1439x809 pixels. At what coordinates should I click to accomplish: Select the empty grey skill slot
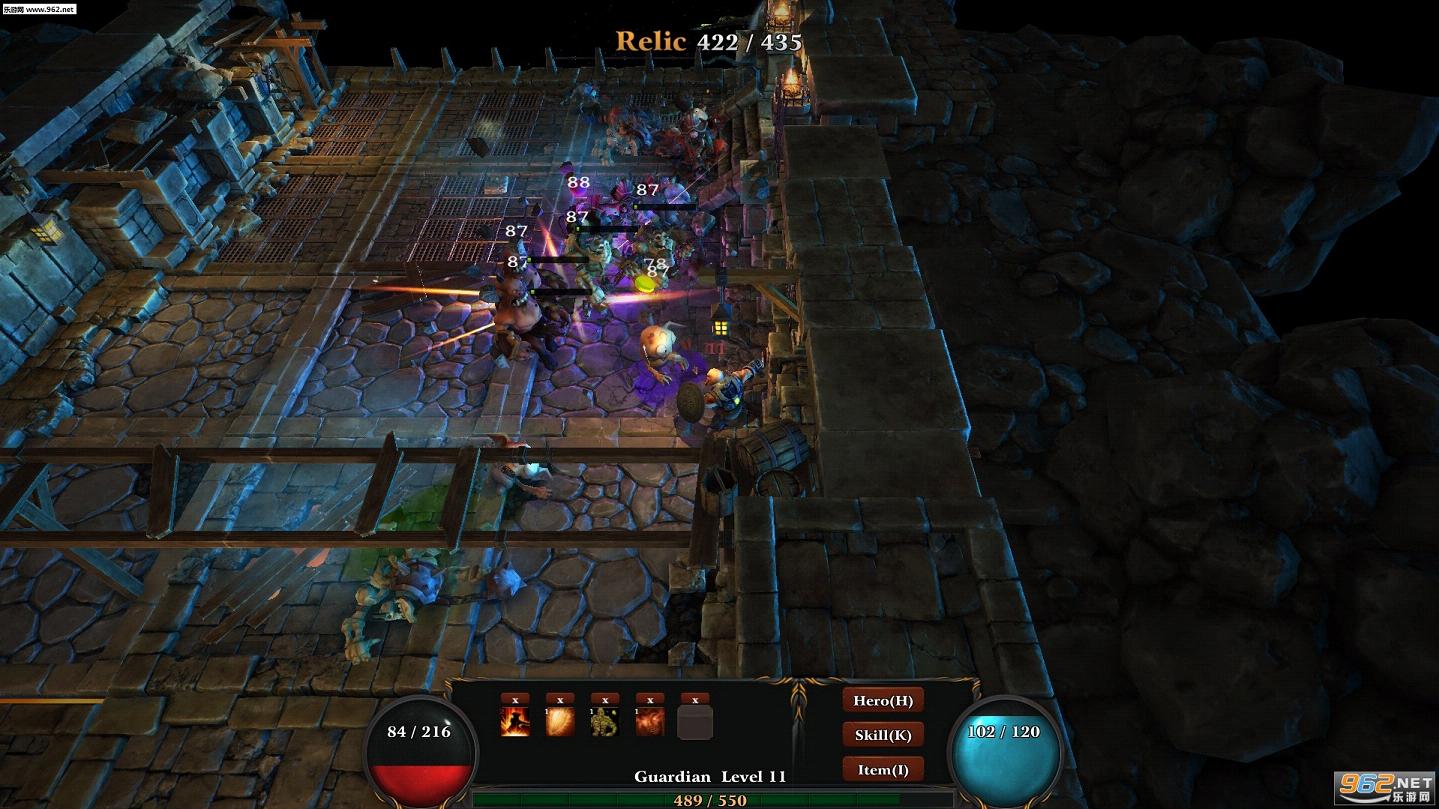pyautogui.click(x=695, y=722)
